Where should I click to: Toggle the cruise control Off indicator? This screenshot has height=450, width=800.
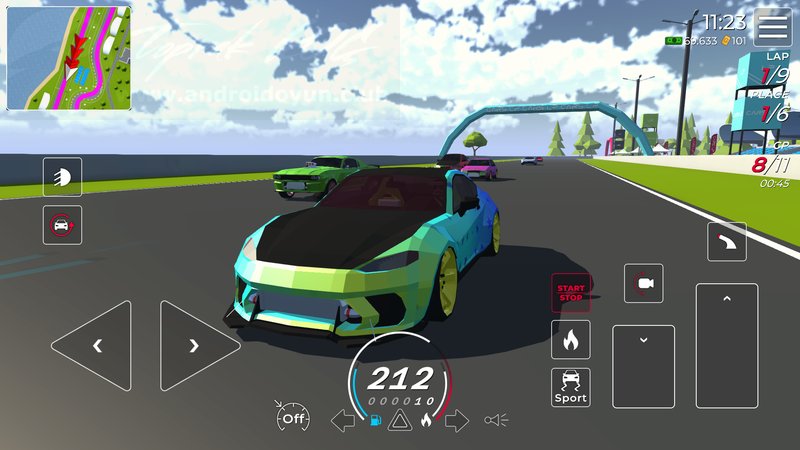[292, 419]
